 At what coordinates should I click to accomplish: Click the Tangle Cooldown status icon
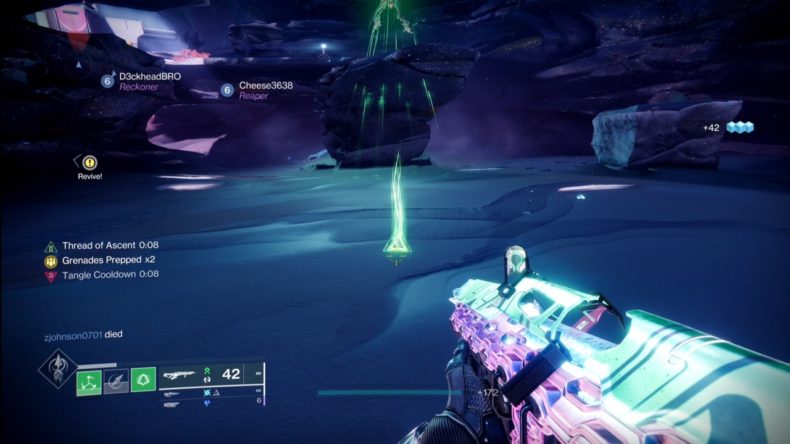[x=50, y=275]
